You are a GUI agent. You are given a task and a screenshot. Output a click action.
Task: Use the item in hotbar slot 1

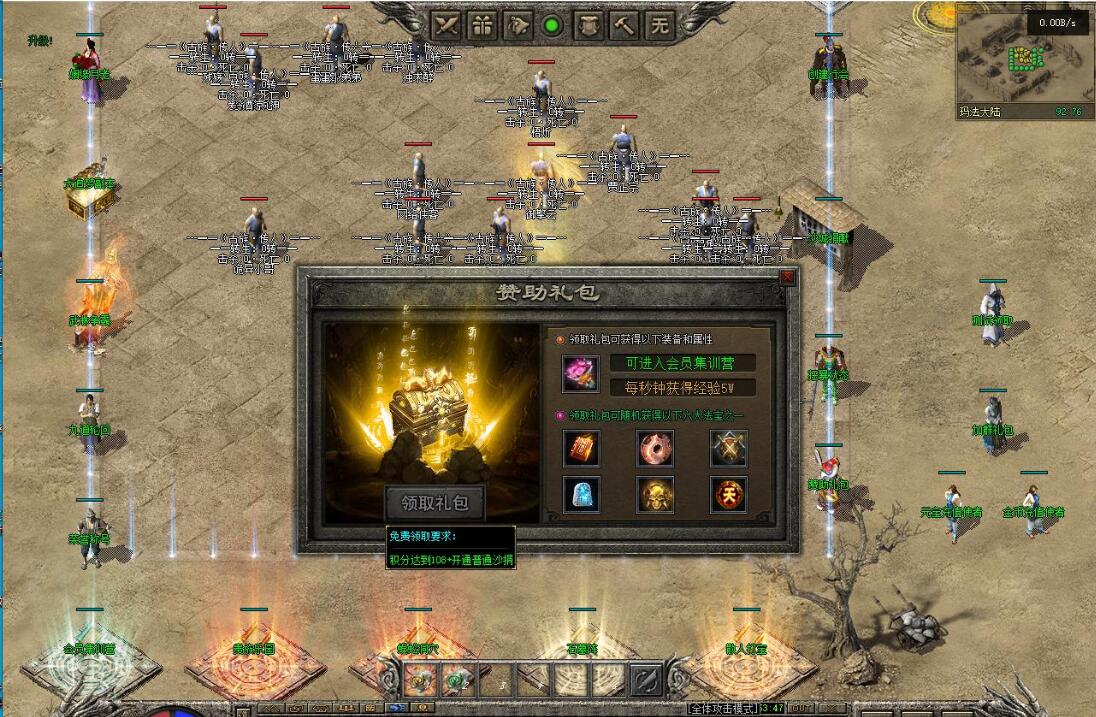pos(420,680)
